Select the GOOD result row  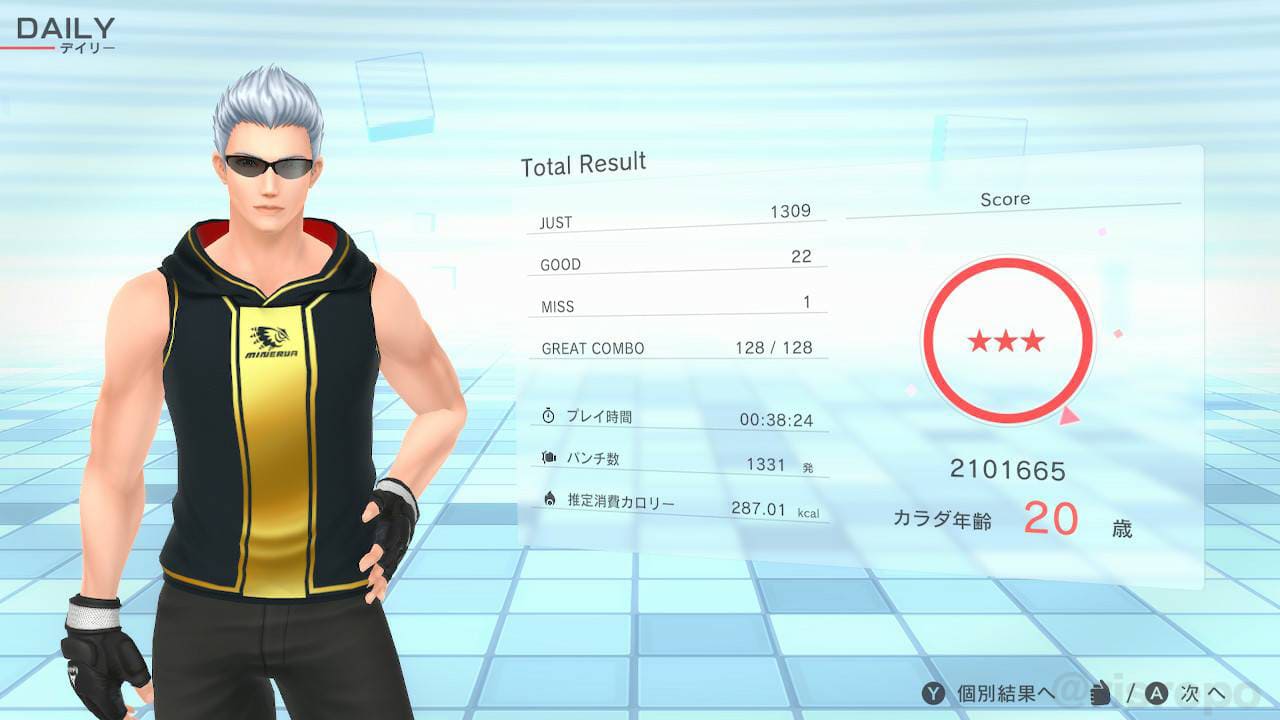coord(670,260)
